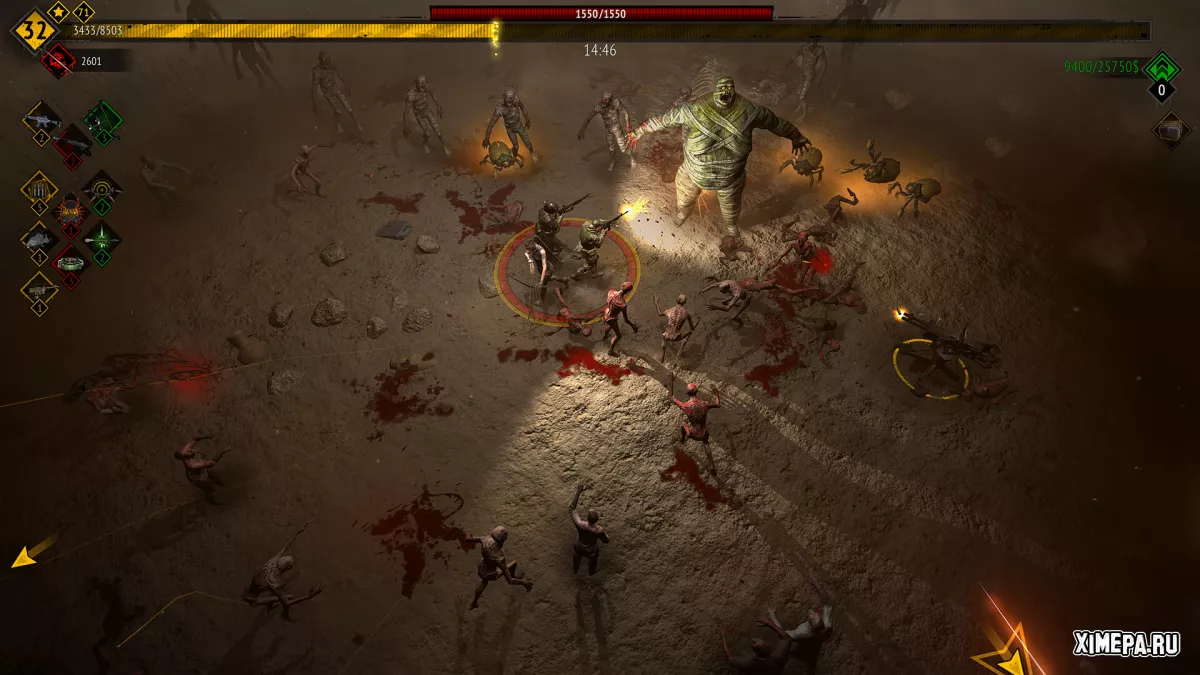Open the treasure chest icon
Screen dimensions: 1200x675
pos(1170,129)
